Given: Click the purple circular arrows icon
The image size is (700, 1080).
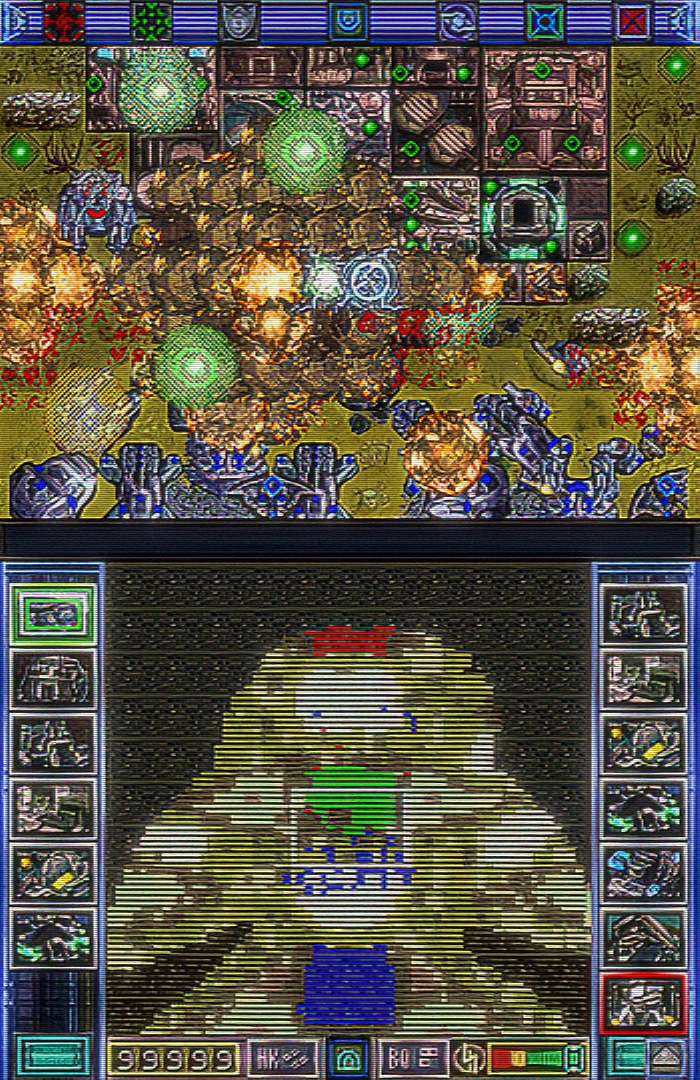Looking at the screenshot, I should 459,20.
